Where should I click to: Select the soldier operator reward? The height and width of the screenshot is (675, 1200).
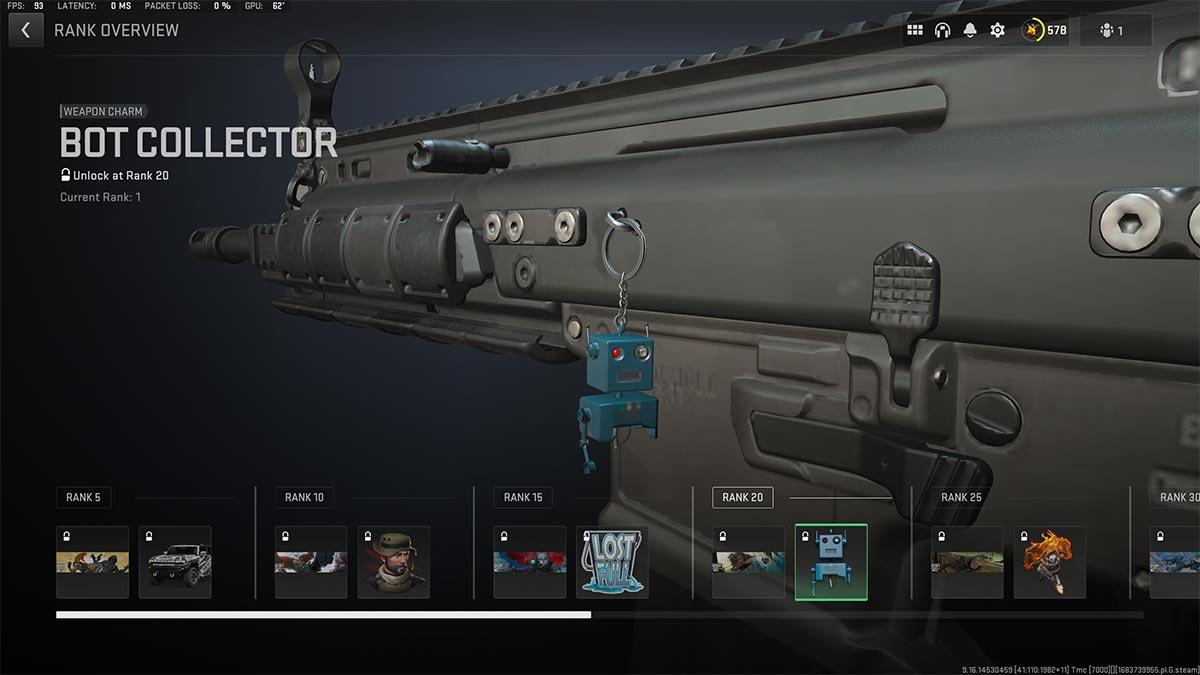(393, 562)
